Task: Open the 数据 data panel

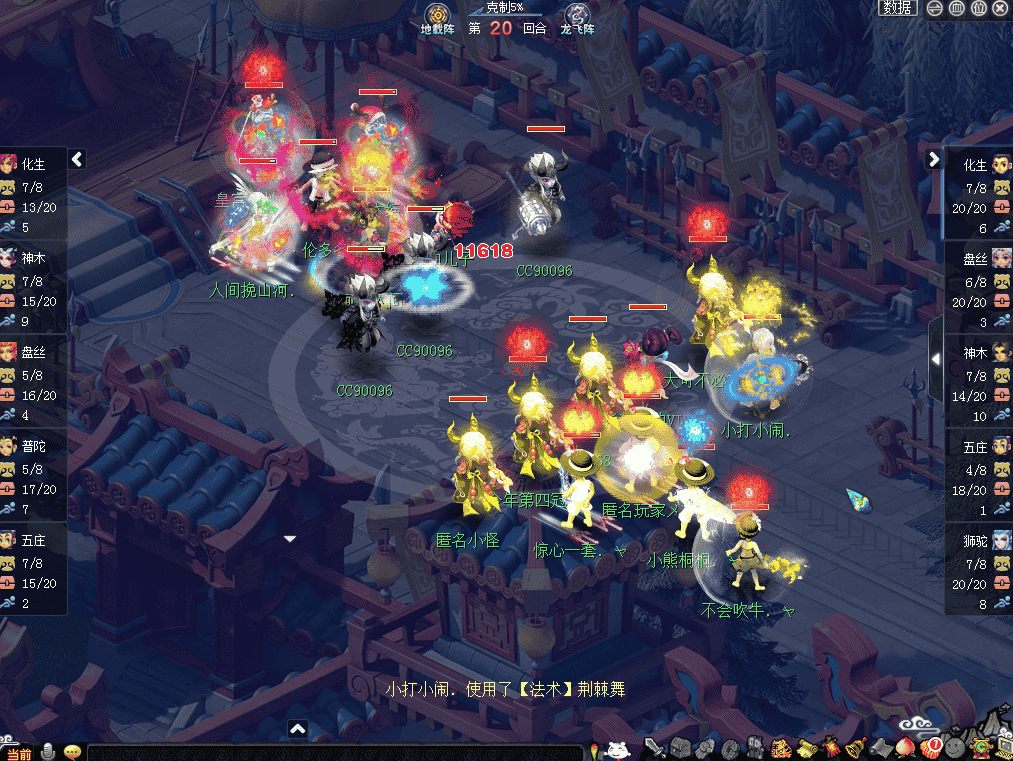Action: (897, 8)
